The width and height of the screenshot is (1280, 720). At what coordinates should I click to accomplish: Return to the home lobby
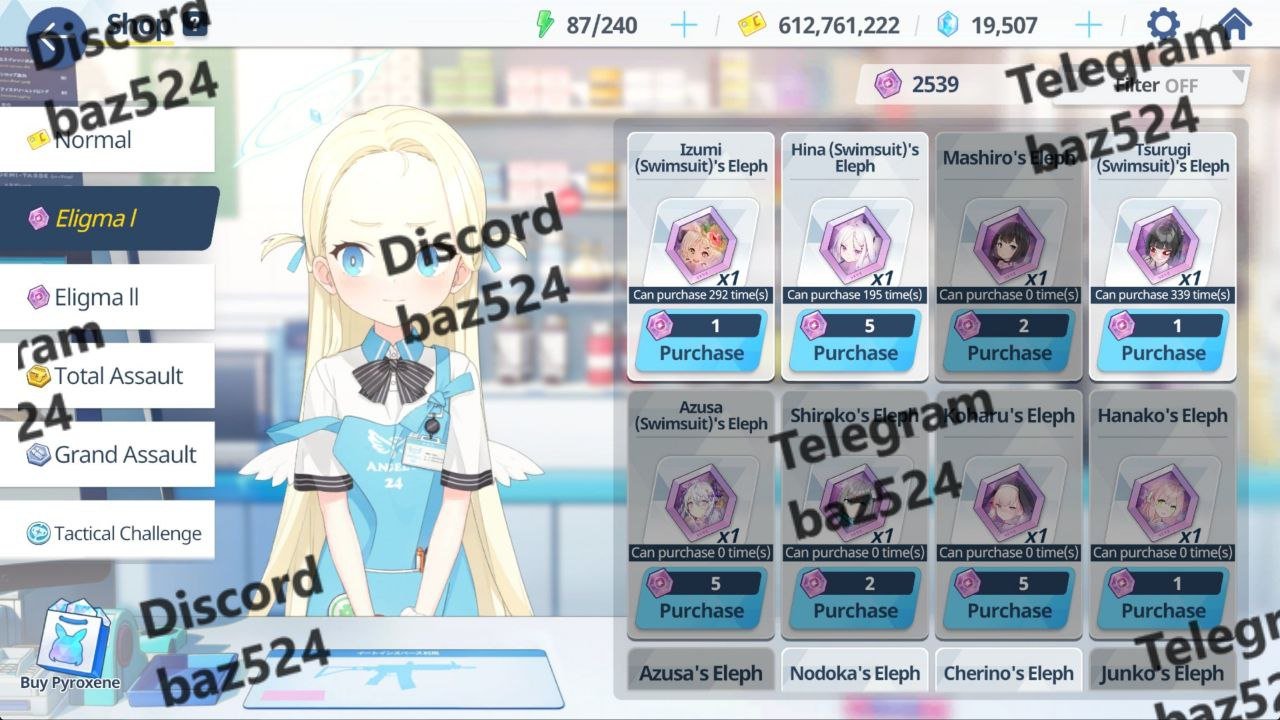(x=1234, y=25)
